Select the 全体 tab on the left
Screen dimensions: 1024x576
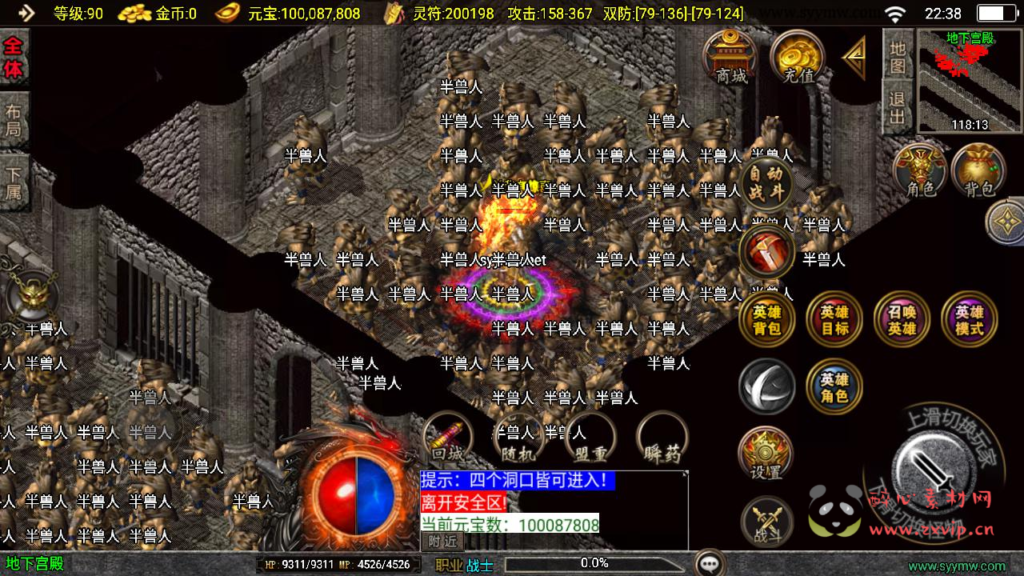14,59
